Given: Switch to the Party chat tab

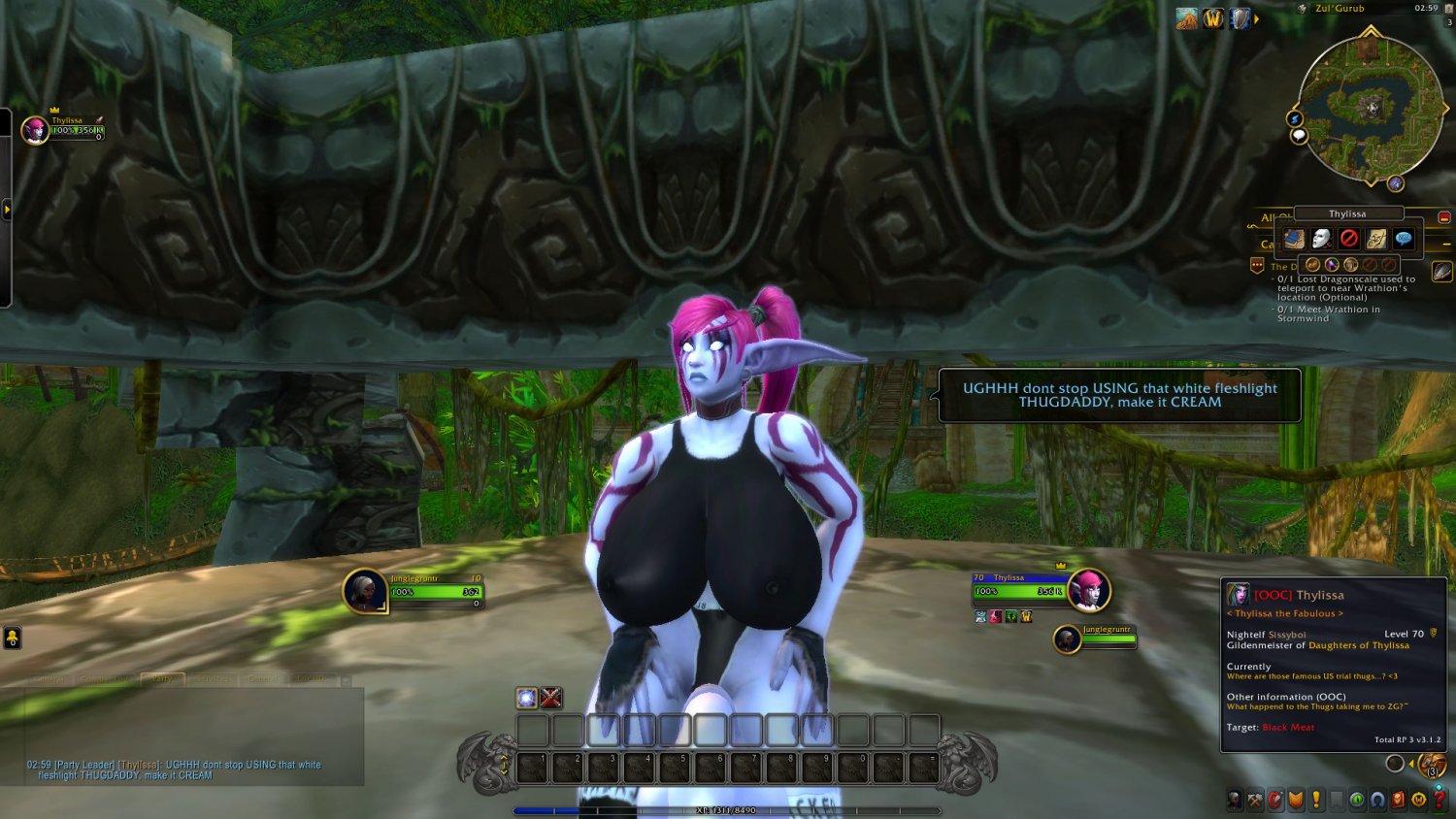Looking at the screenshot, I should (162, 679).
